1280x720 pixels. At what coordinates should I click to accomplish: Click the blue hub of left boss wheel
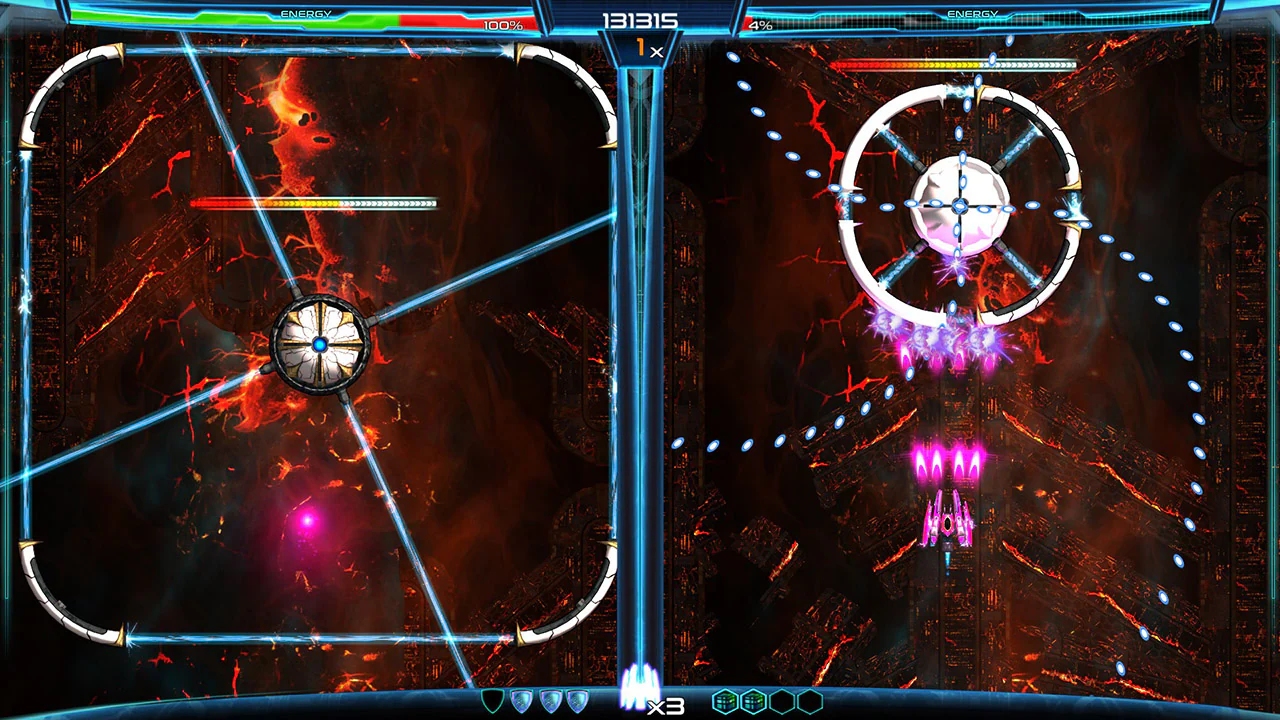click(320, 344)
